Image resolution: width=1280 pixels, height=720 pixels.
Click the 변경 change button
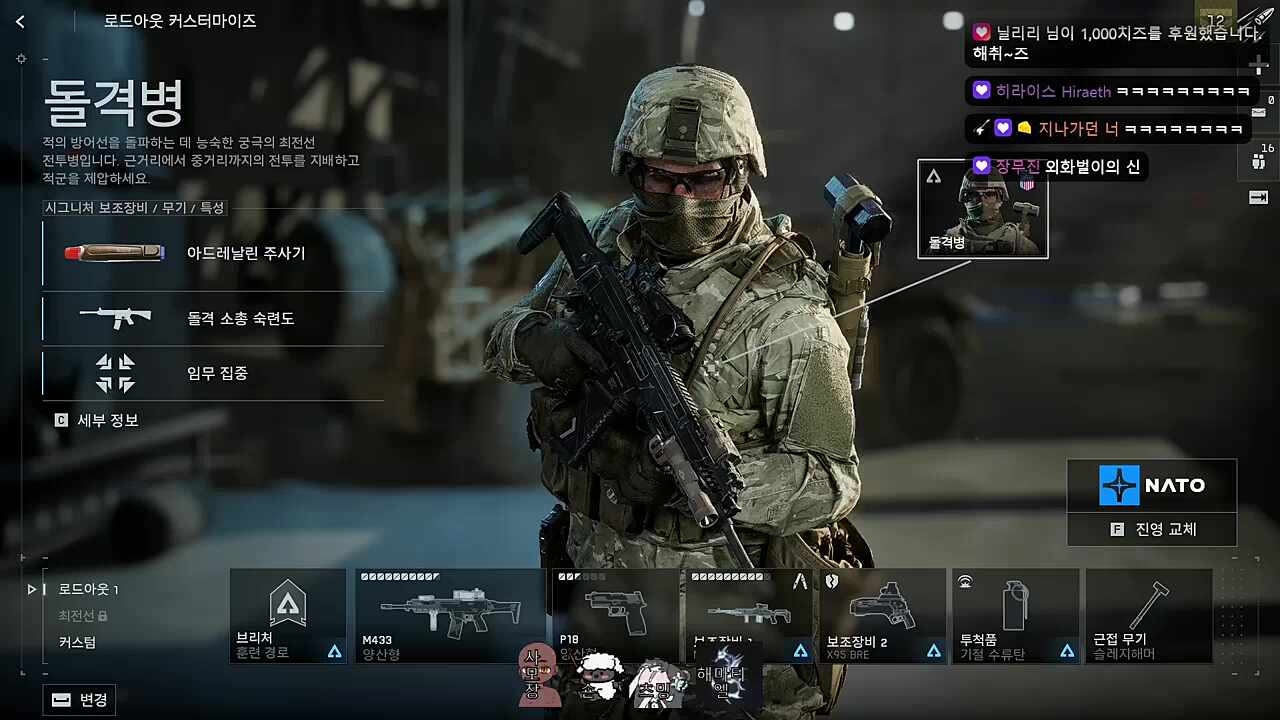point(80,700)
